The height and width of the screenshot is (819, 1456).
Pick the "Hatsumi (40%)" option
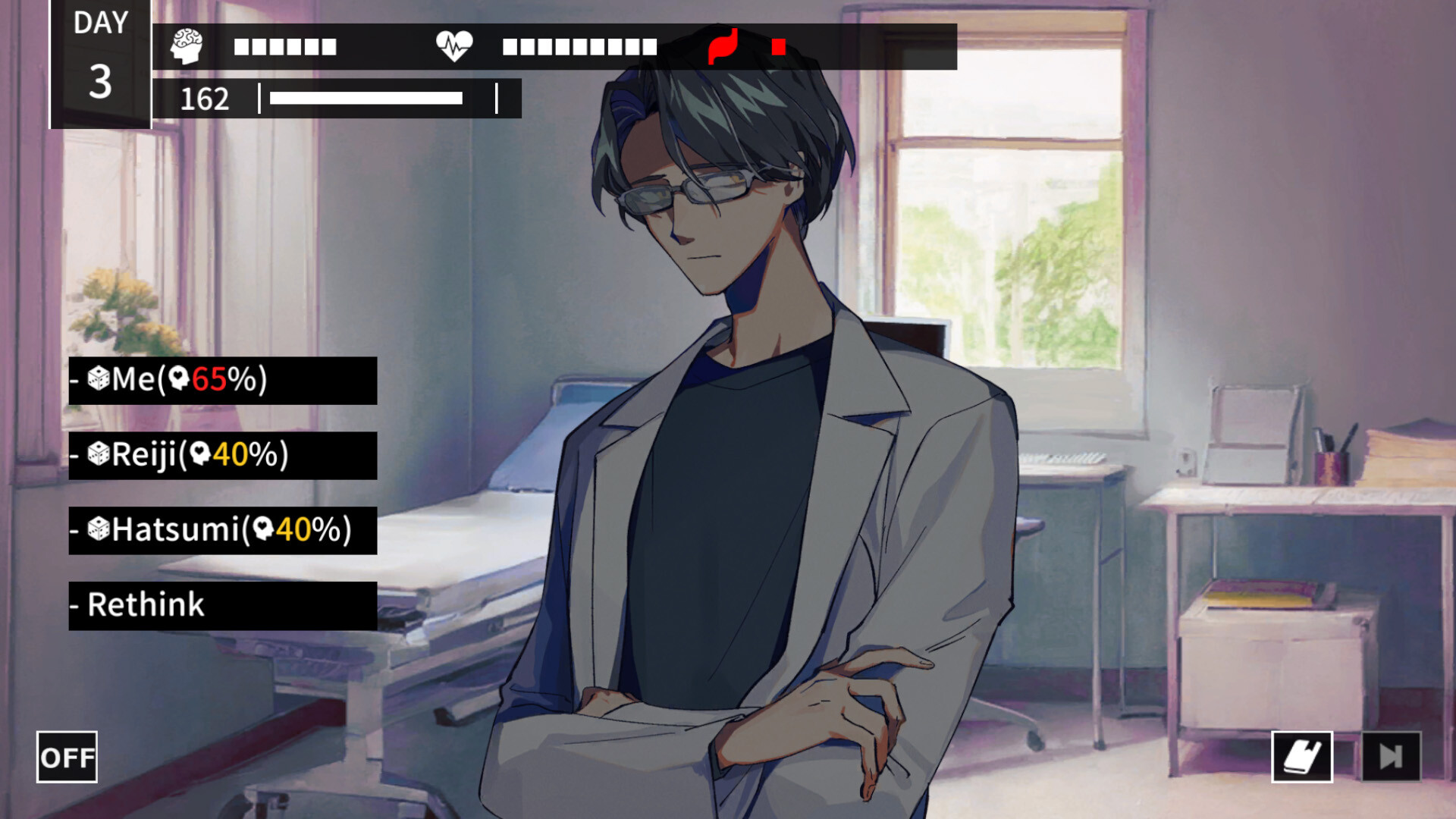(222, 530)
